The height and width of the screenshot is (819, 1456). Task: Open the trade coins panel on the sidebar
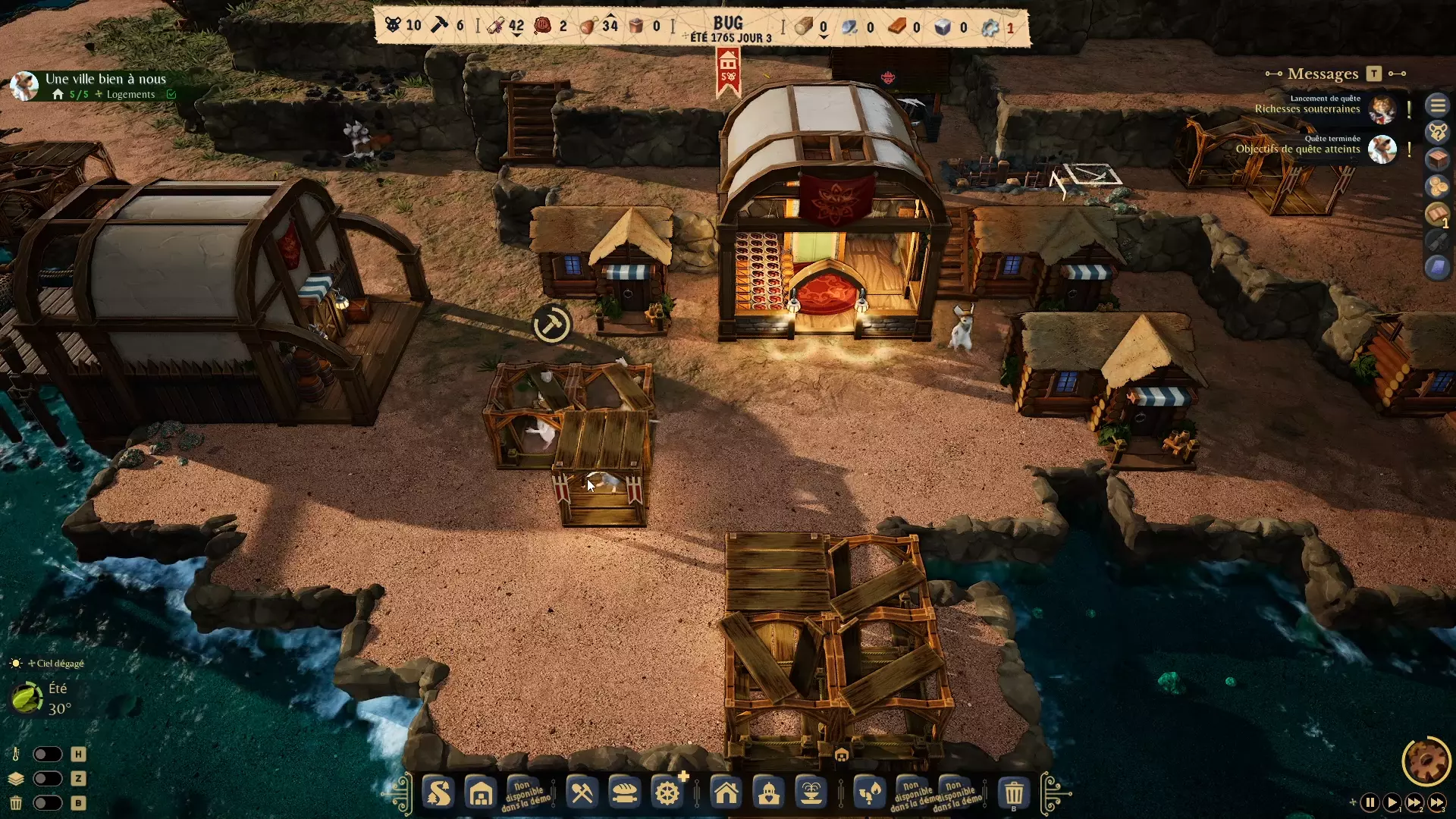[x=1438, y=186]
